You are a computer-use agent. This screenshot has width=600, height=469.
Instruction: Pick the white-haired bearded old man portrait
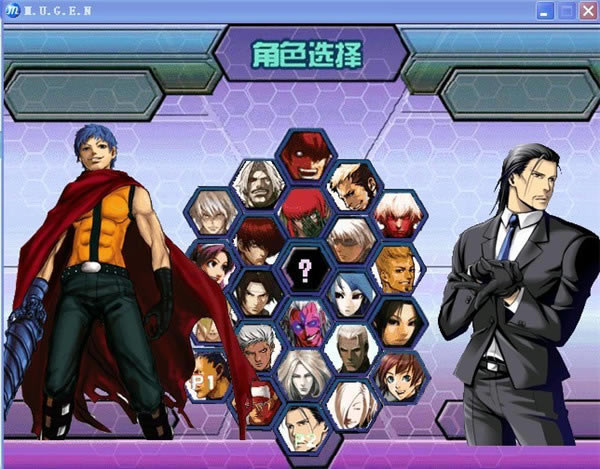[257, 183]
